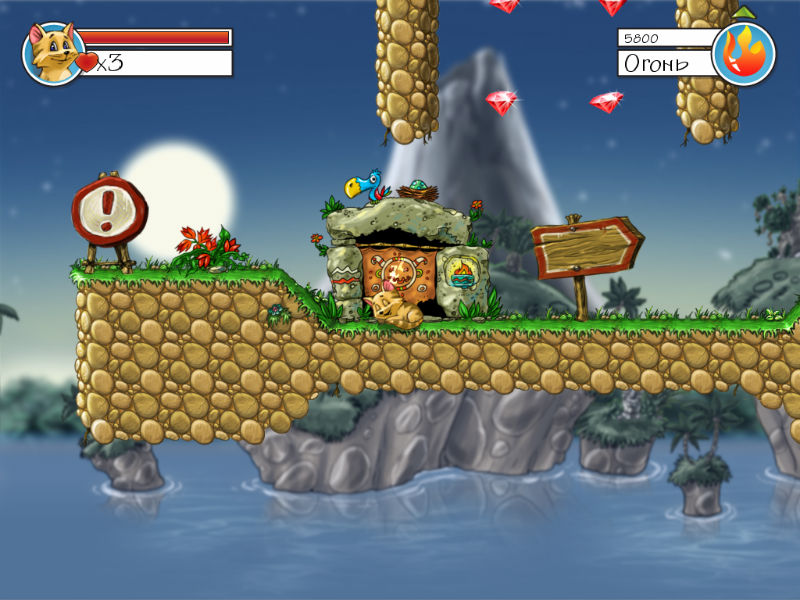Screen dimensions: 800x600
Task: Click the green arrow above the fire icon
Action: pos(744,13)
